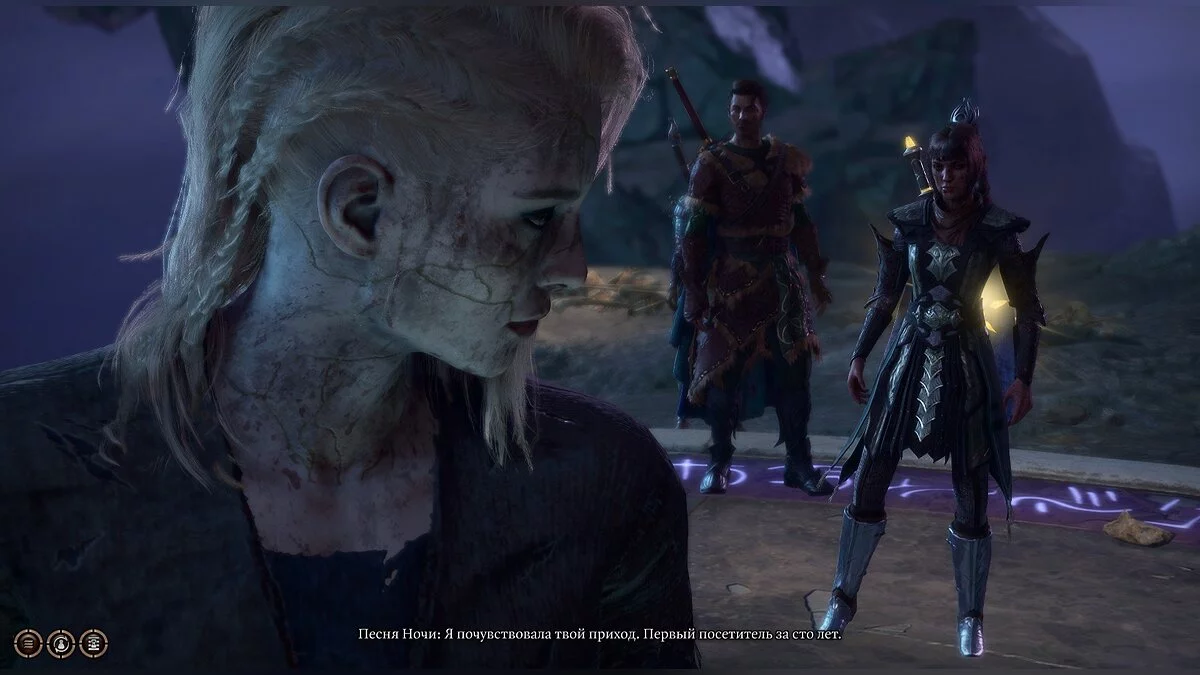Open the dialogue history lines icon
Viewport: 1200px width, 675px height.
tap(28, 642)
